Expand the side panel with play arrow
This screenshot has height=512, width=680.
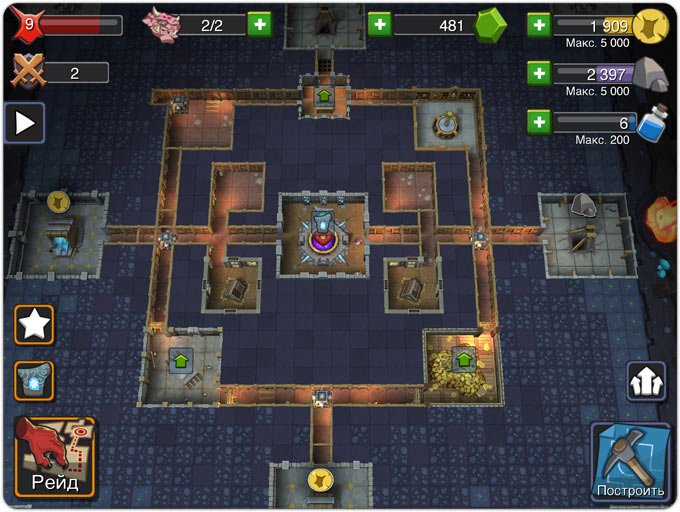click(24, 123)
